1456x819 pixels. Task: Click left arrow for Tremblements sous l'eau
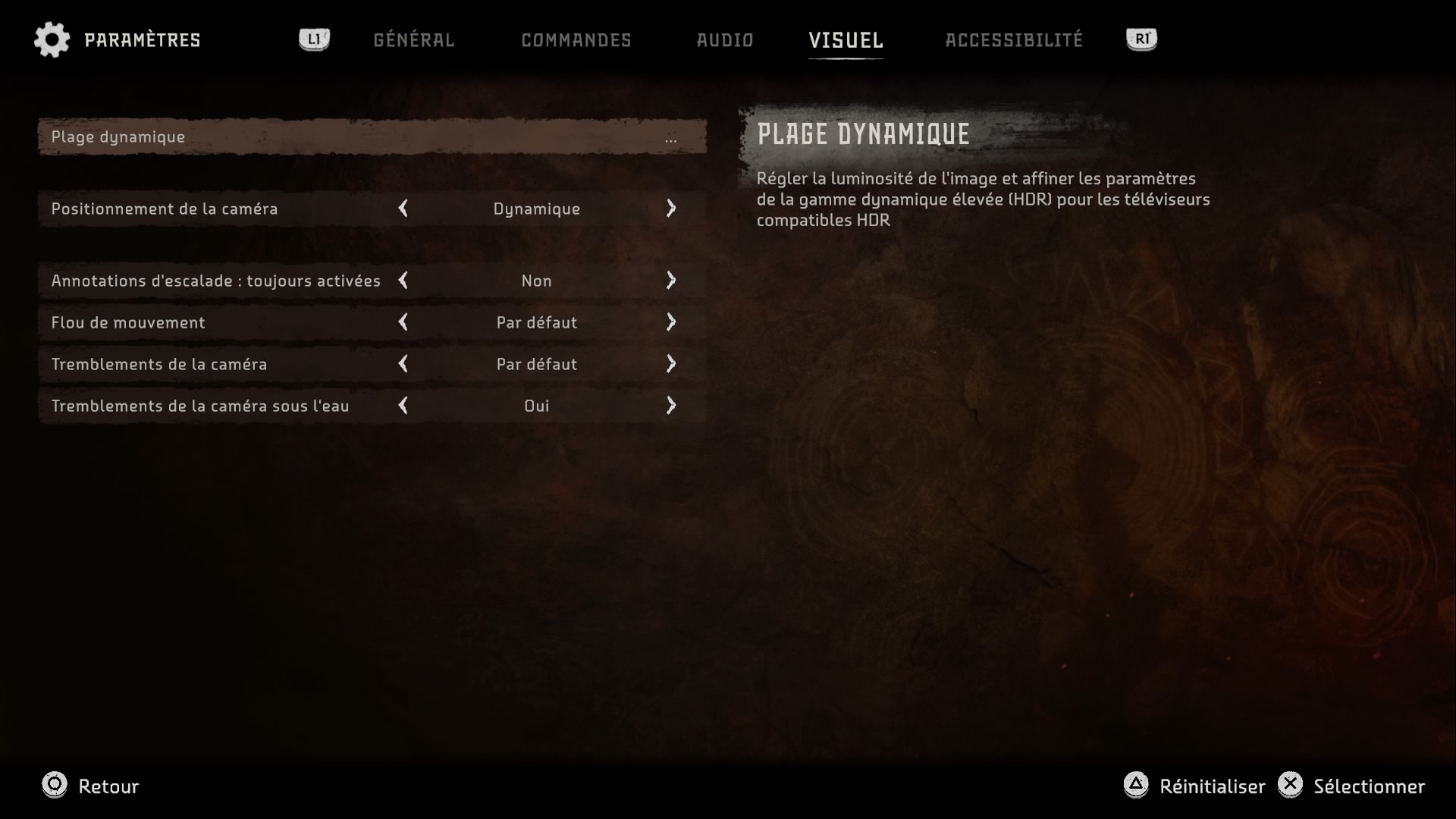pos(403,406)
